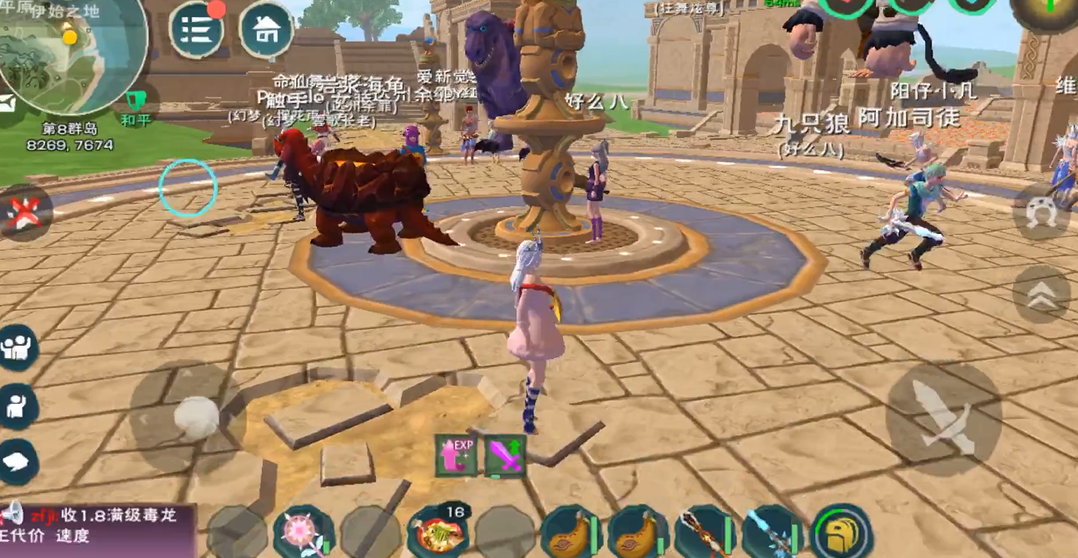Viewport: 1078px width, 558px height.
Task: Tap the house home button
Action: [x=266, y=30]
